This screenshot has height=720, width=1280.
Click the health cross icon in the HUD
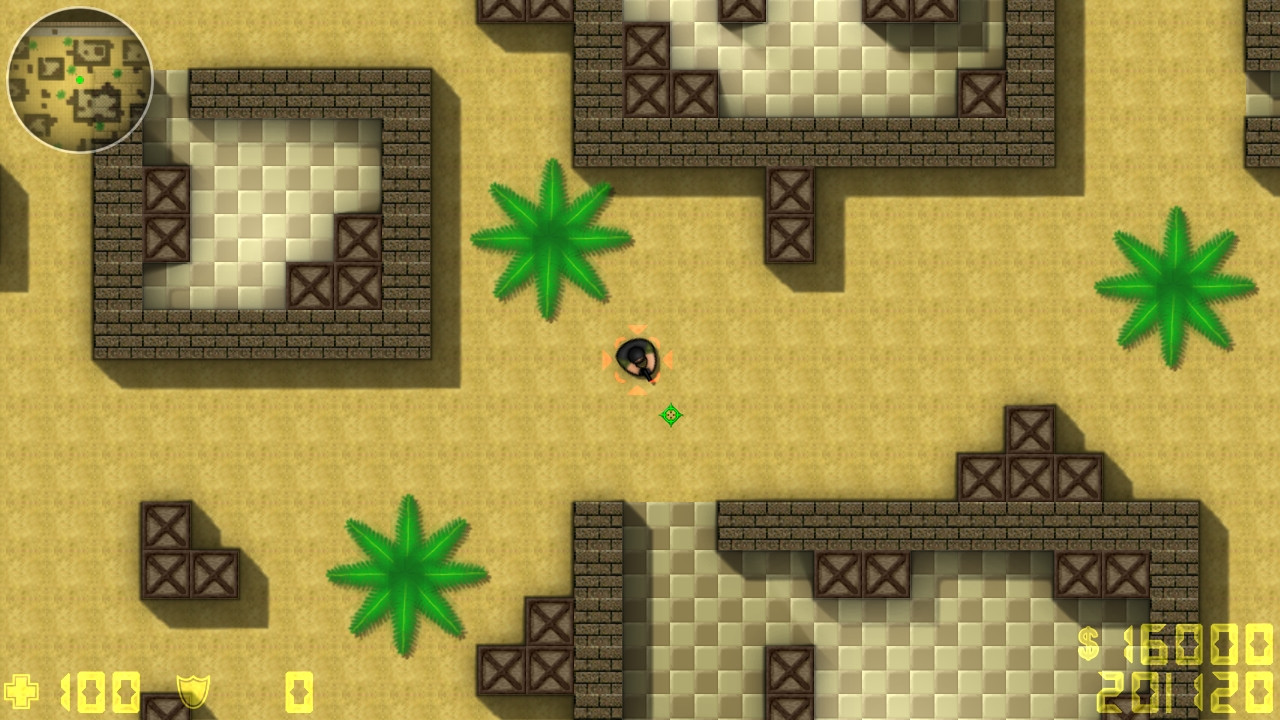tap(22, 690)
